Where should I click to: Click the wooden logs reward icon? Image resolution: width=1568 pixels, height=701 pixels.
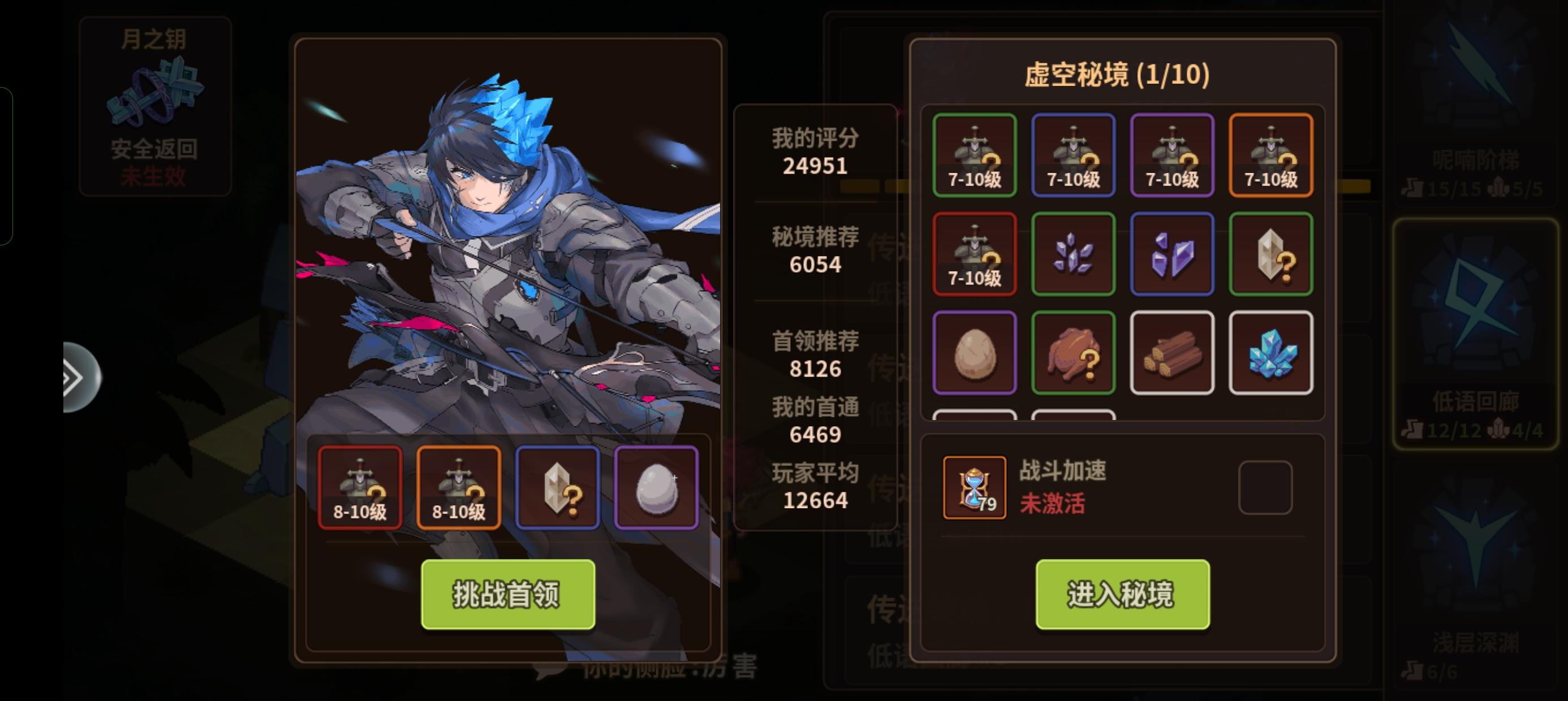point(1171,353)
